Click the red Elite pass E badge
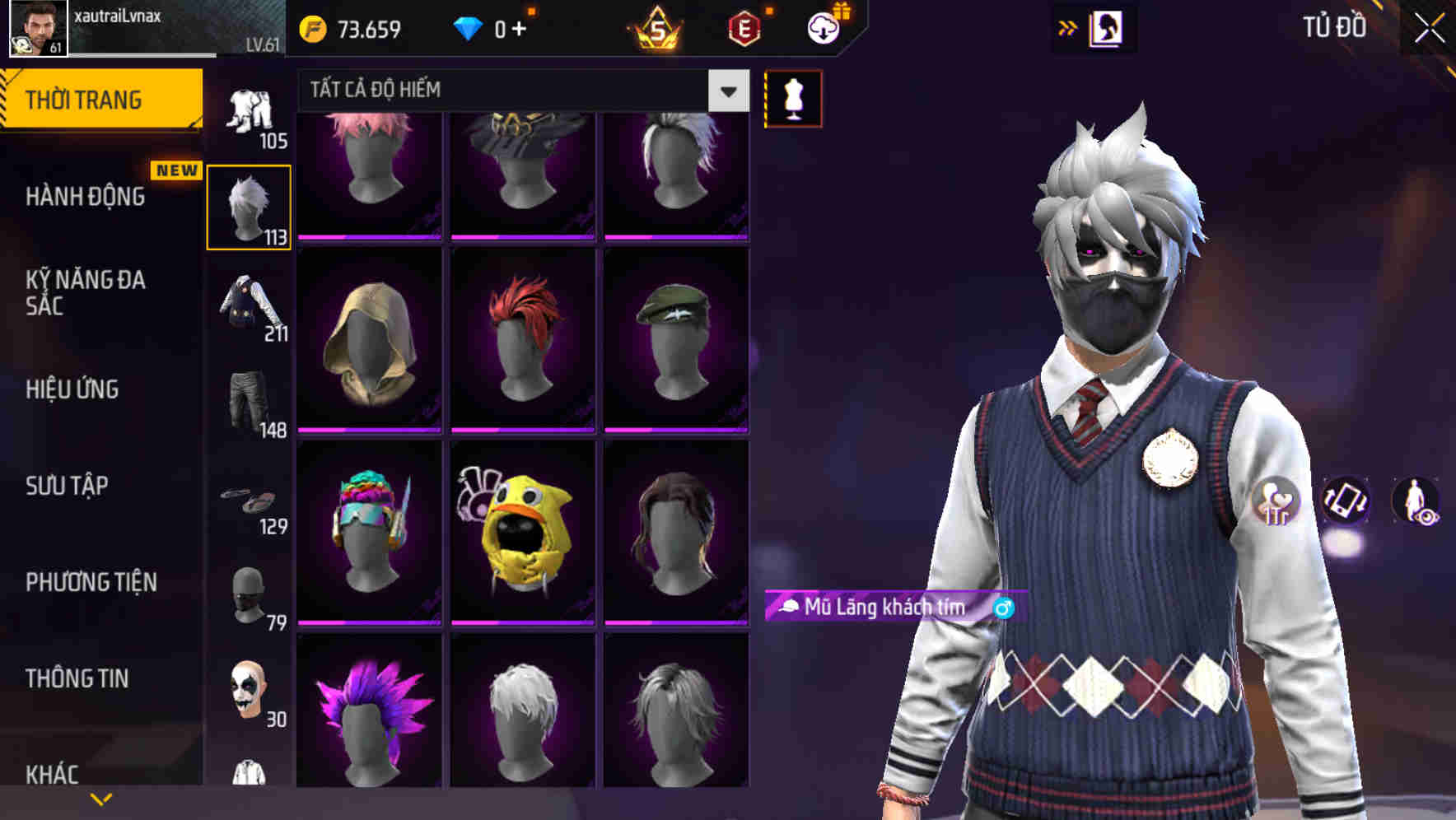This screenshot has height=820, width=1456. (x=745, y=27)
